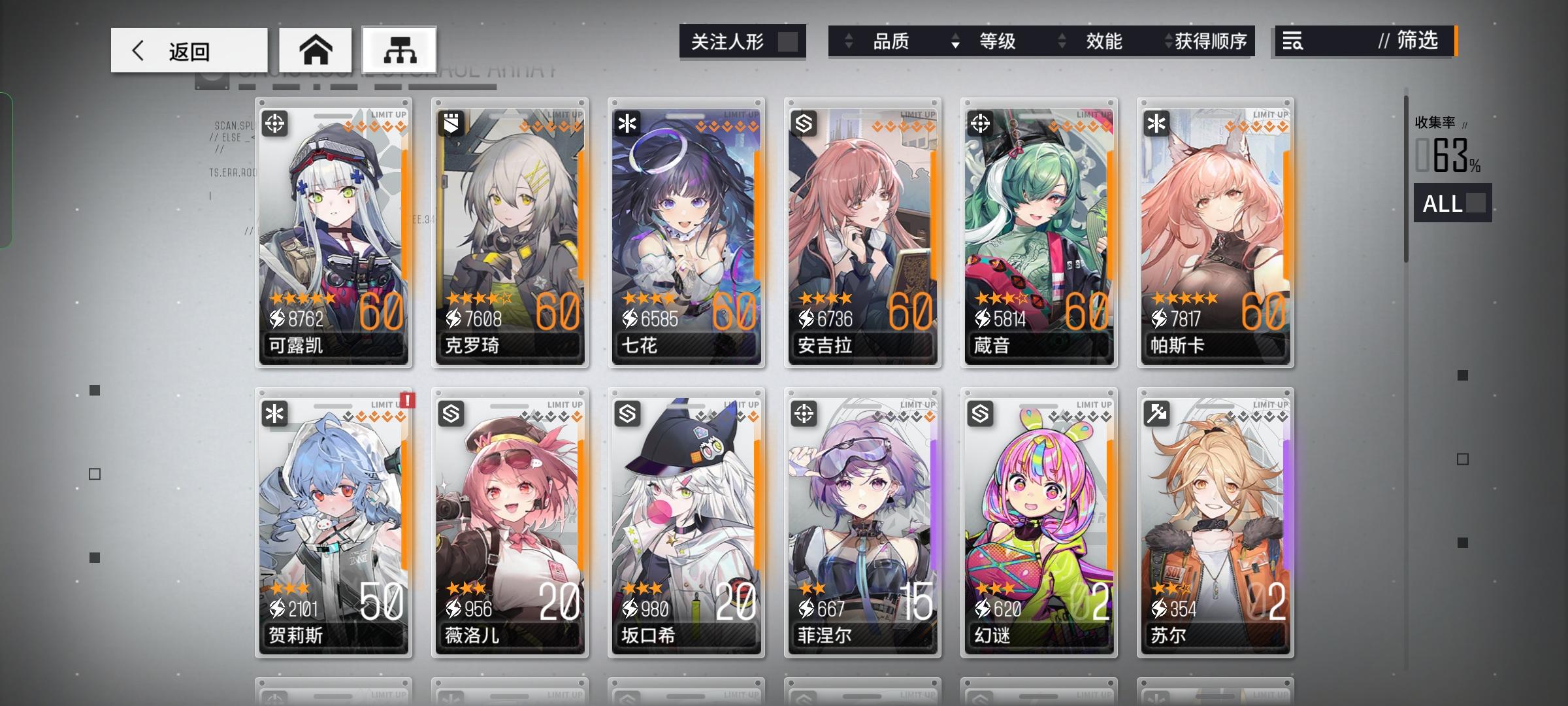Click the filter list icon near 筛选
The height and width of the screenshot is (706, 1568).
[x=1294, y=42]
